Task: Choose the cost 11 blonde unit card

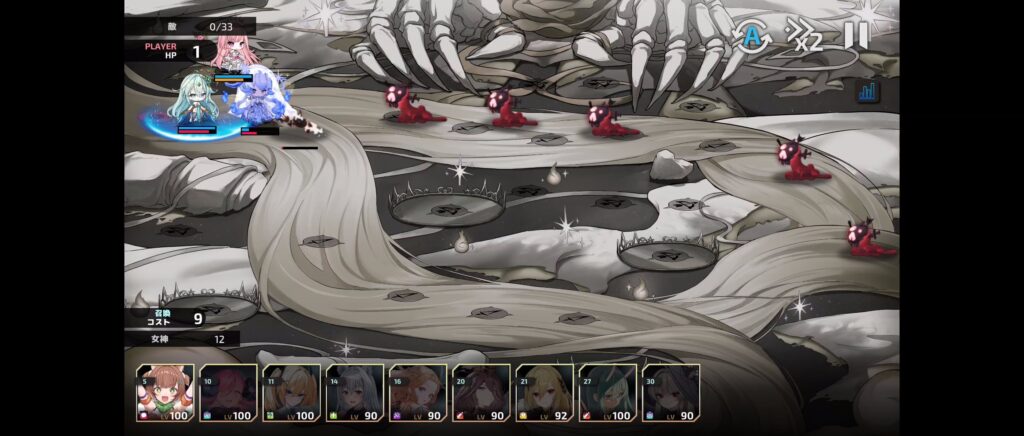Action: pyautogui.click(x=291, y=393)
